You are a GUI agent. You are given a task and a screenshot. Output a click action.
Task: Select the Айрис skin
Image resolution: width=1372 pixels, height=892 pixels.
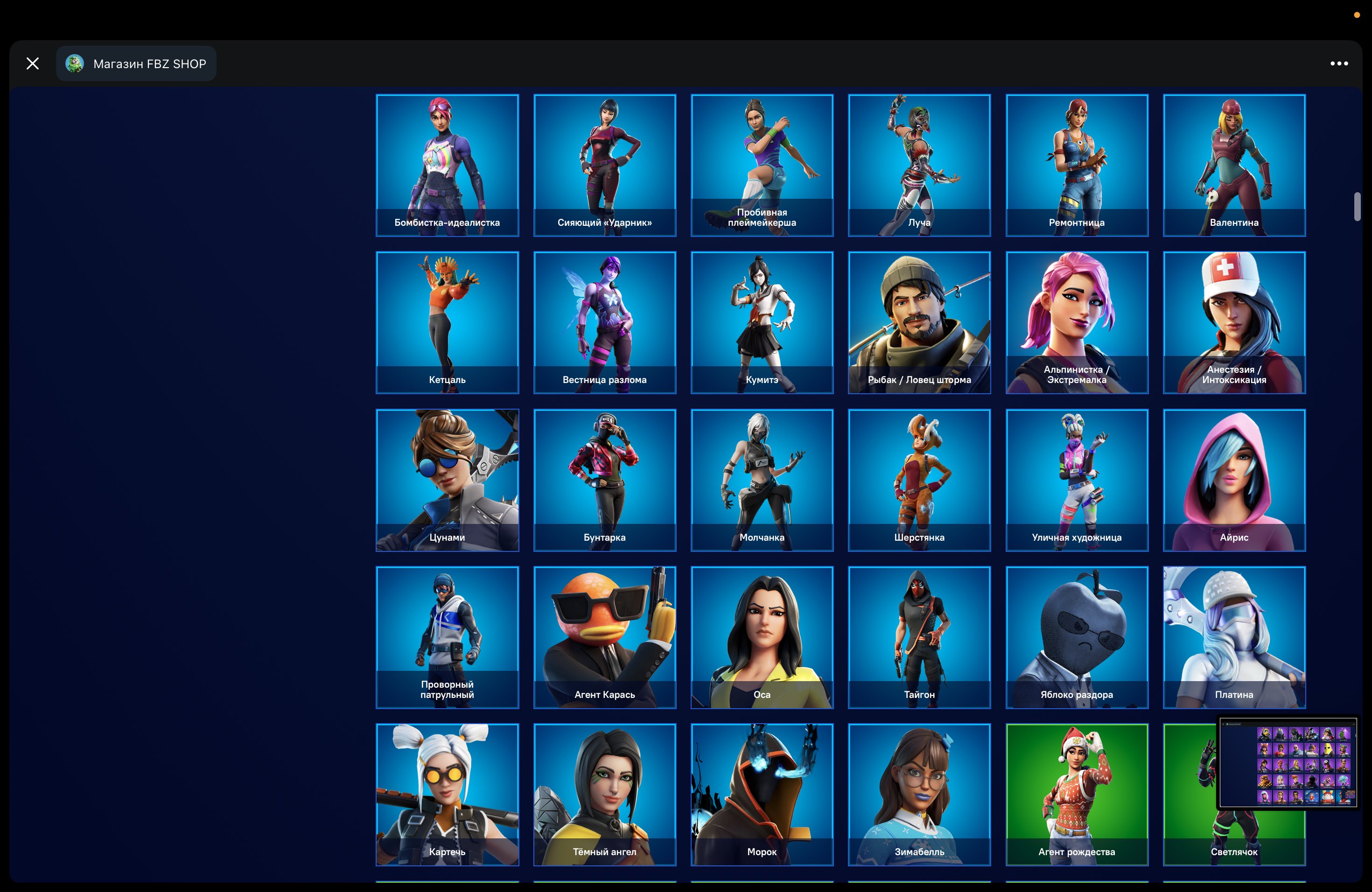pos(1234,480)
